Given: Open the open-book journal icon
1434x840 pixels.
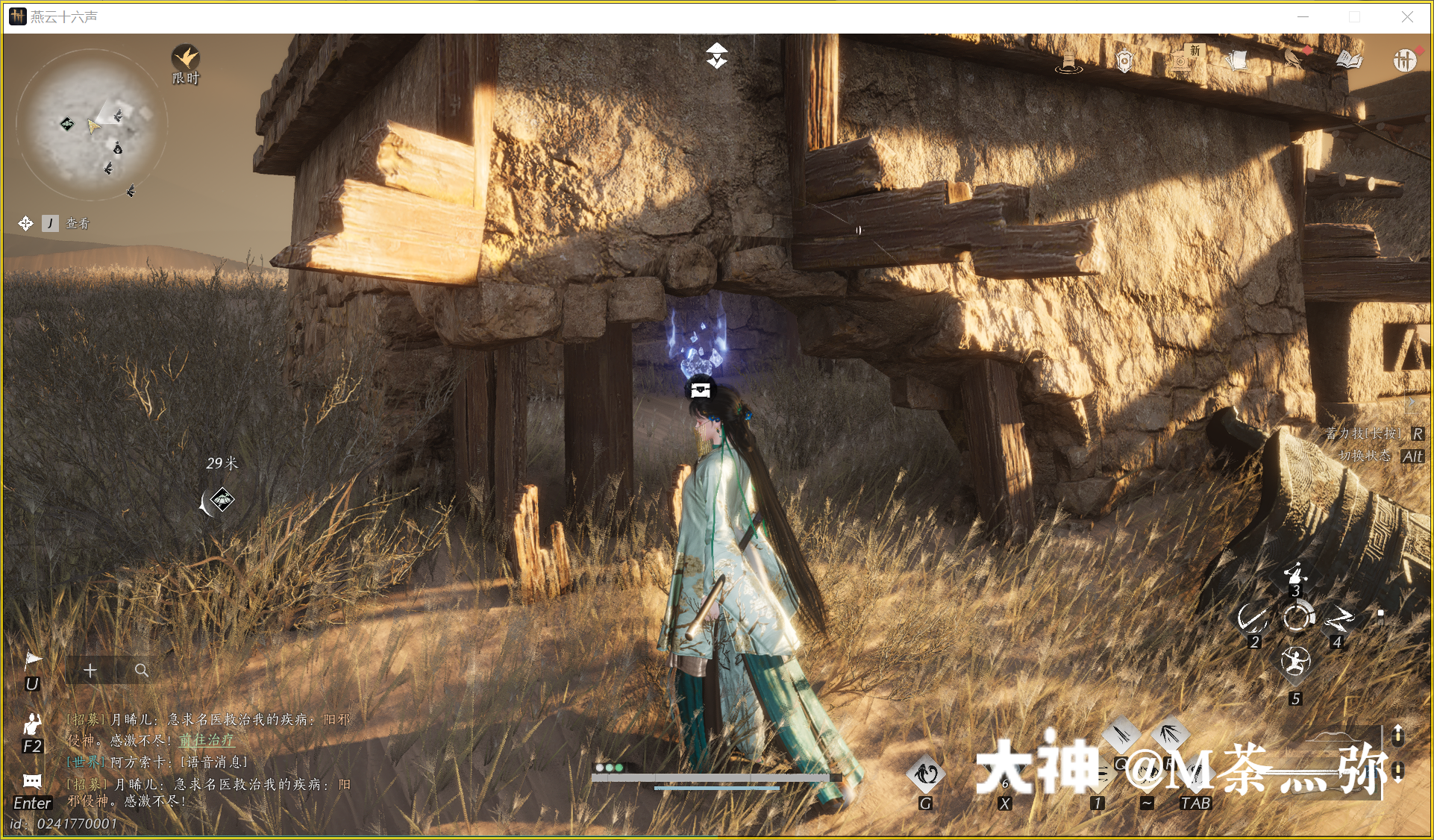Looking at the screenshot, I should (1349, 60).
